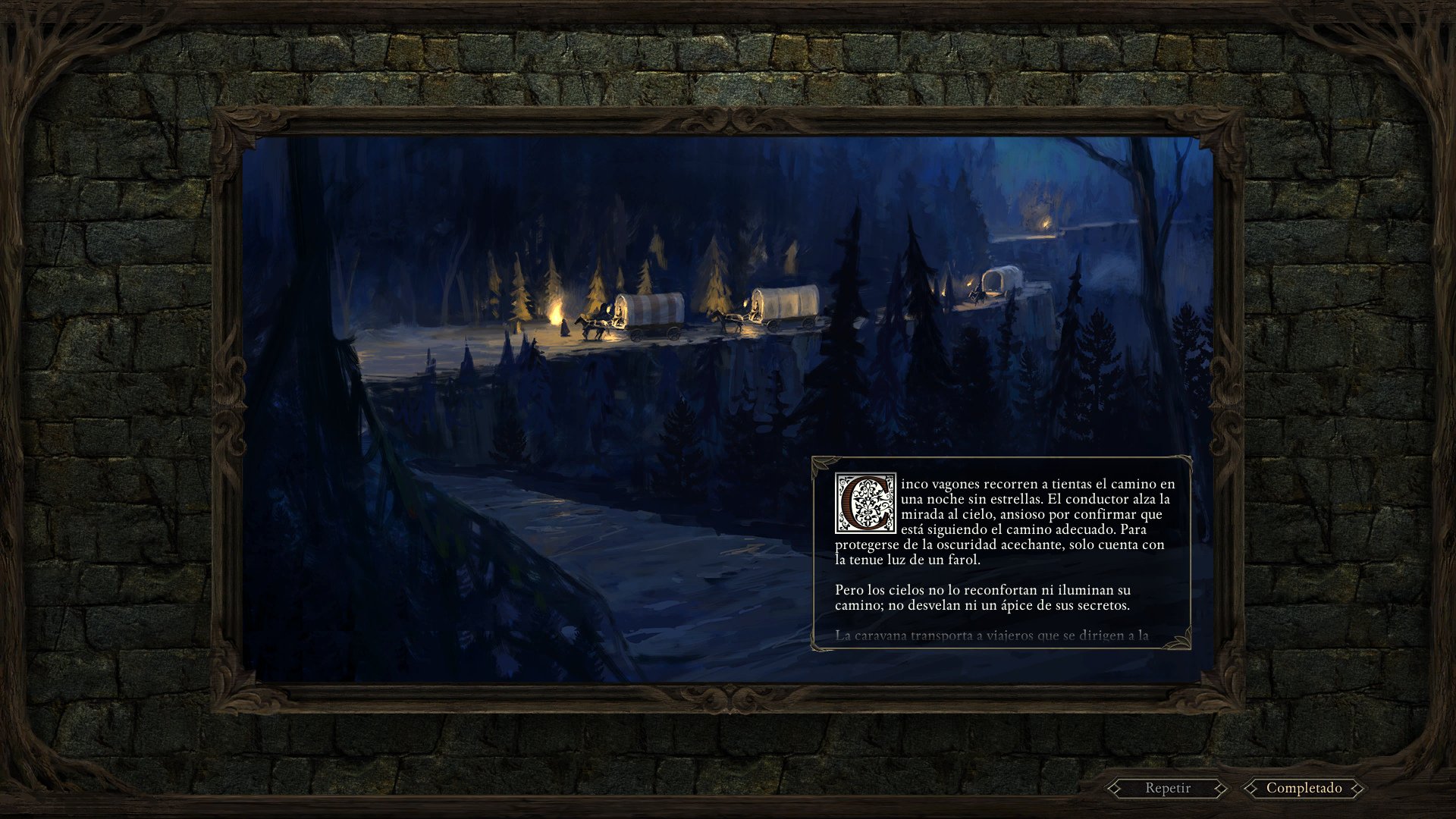Click the diamond marker left of Completado
Image resolution: width=1456 pixels, height=819 pixels.
coord(1250,788)
